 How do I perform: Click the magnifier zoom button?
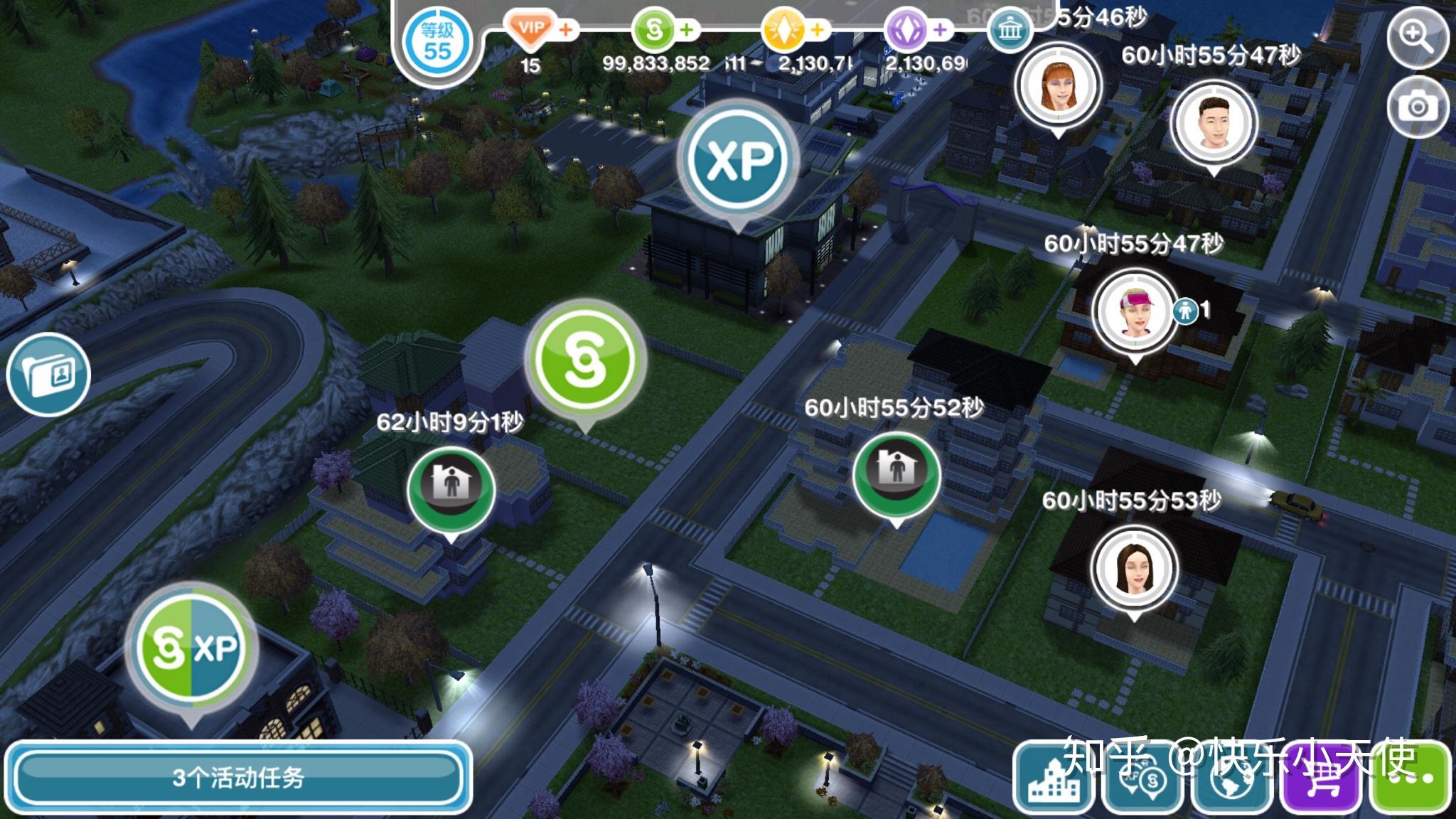pos(1417,37)
